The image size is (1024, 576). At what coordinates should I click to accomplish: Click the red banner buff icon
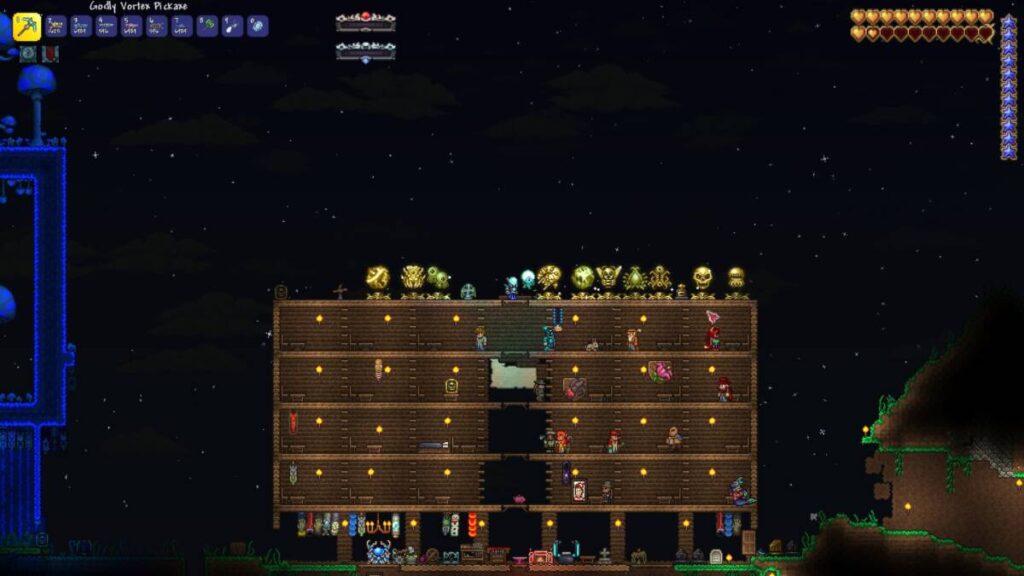[x=50, y=54]
